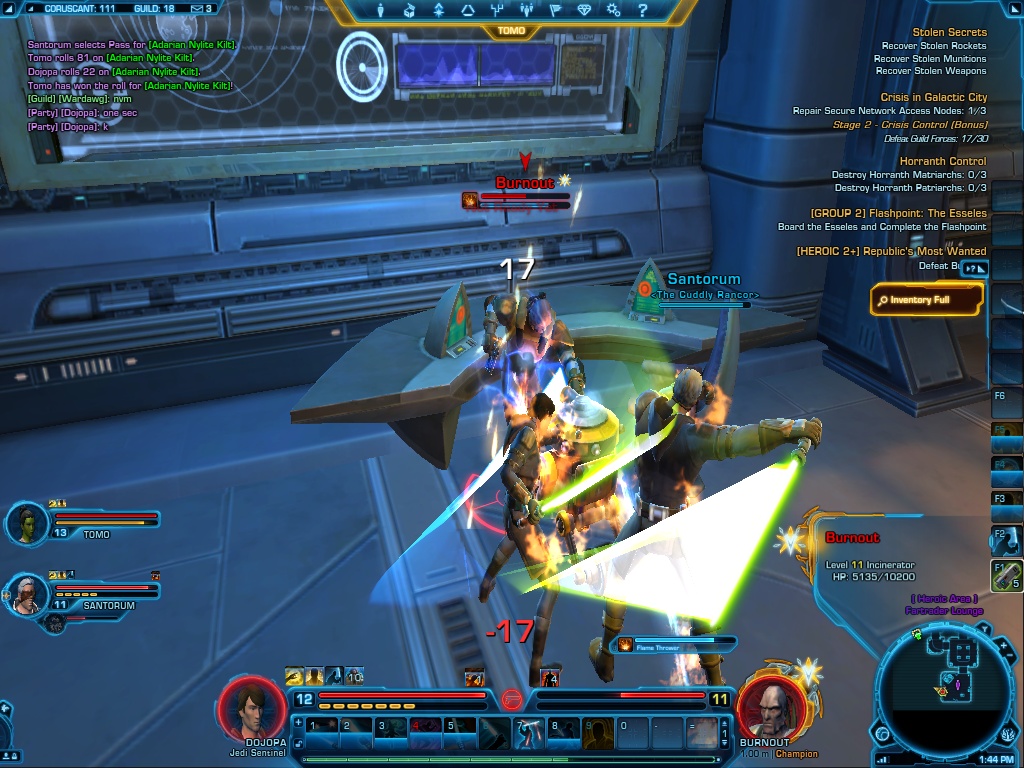Use the F1 quickbar item with count 5

[x=1007, y=577]
